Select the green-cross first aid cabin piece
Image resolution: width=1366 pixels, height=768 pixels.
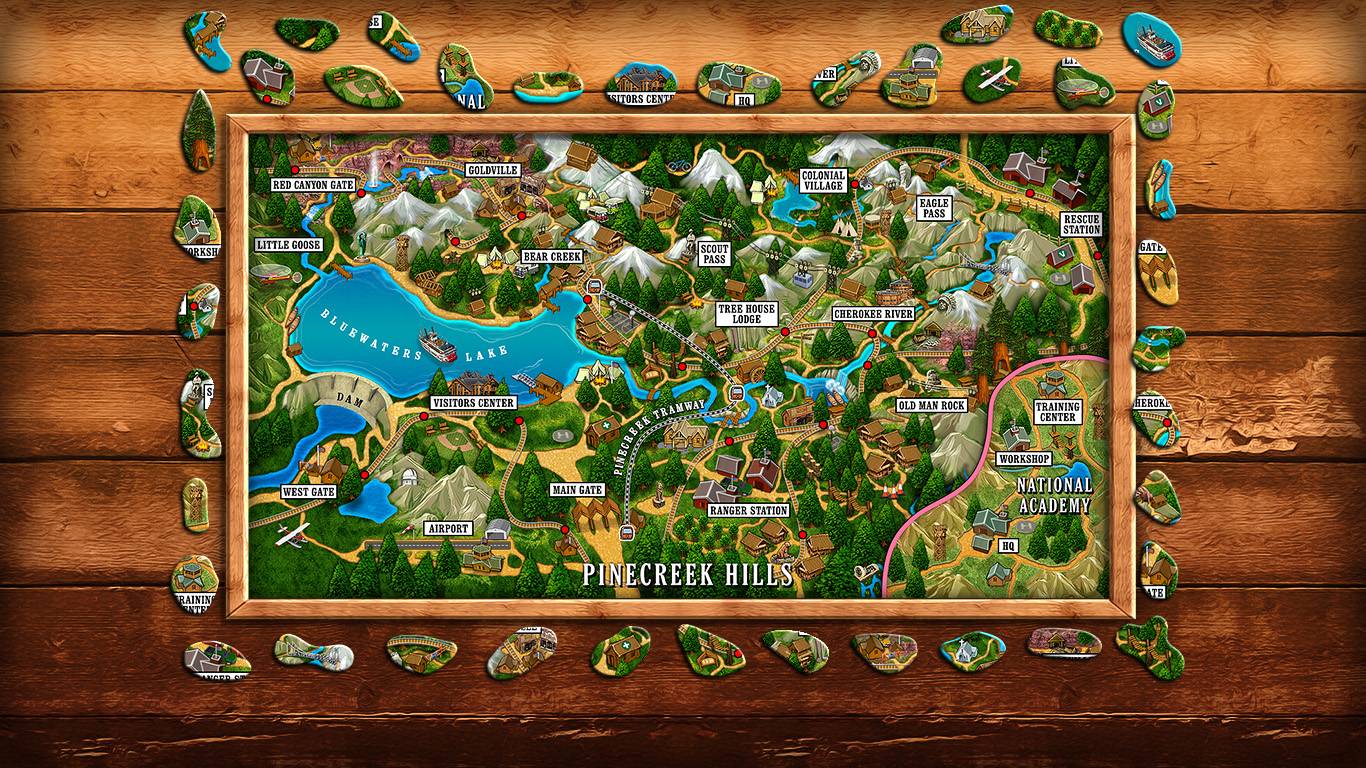(x=620, y=650)
